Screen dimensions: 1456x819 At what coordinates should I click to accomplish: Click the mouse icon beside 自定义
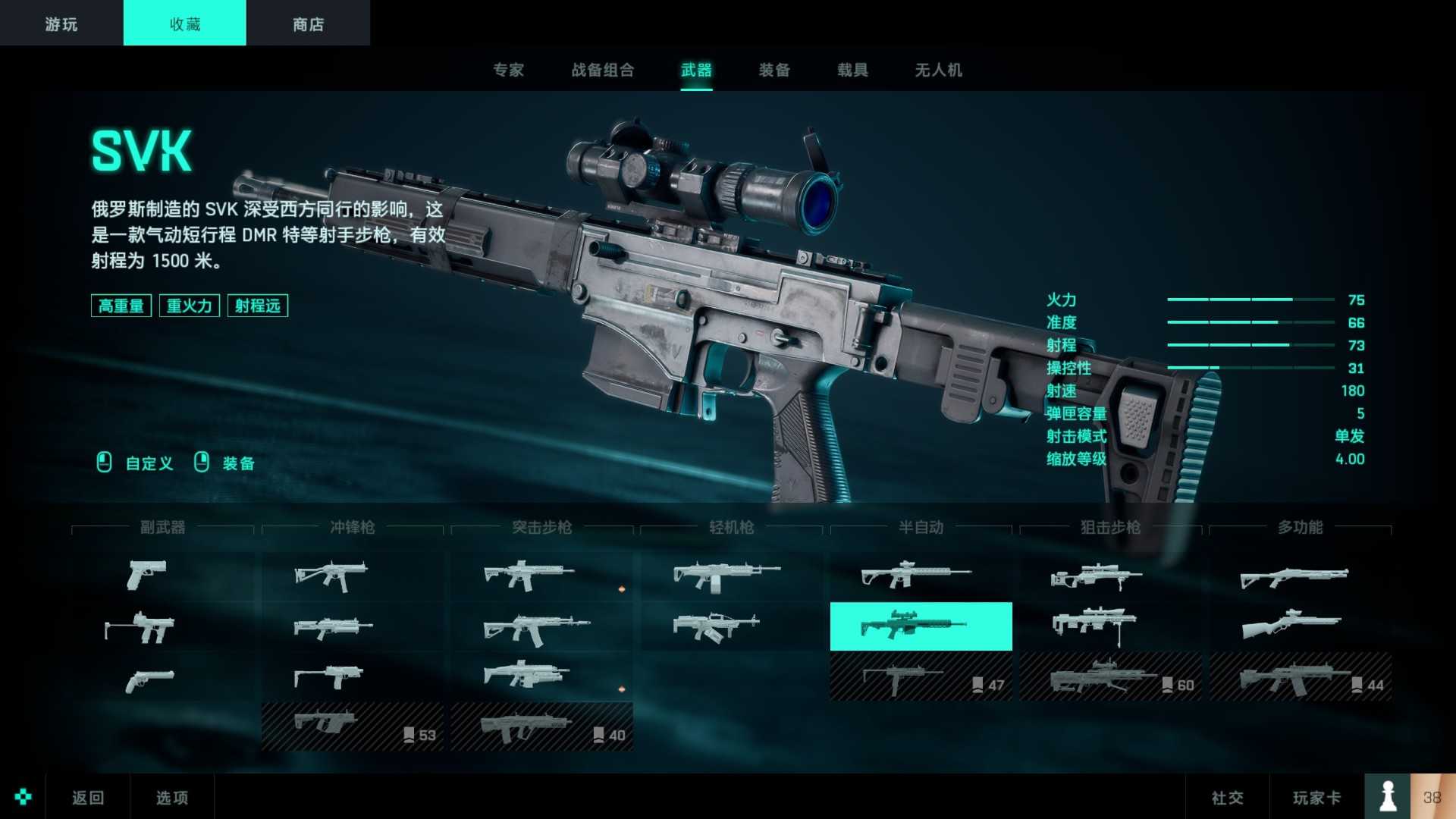103,463
